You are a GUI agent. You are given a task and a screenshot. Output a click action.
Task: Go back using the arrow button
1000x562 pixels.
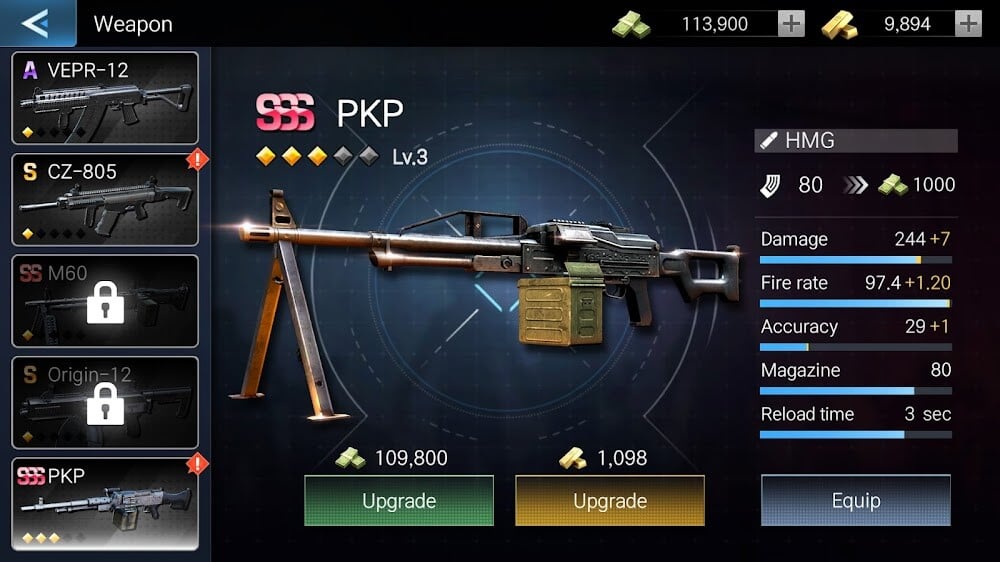pyautogui.click(x=37, y=23)
